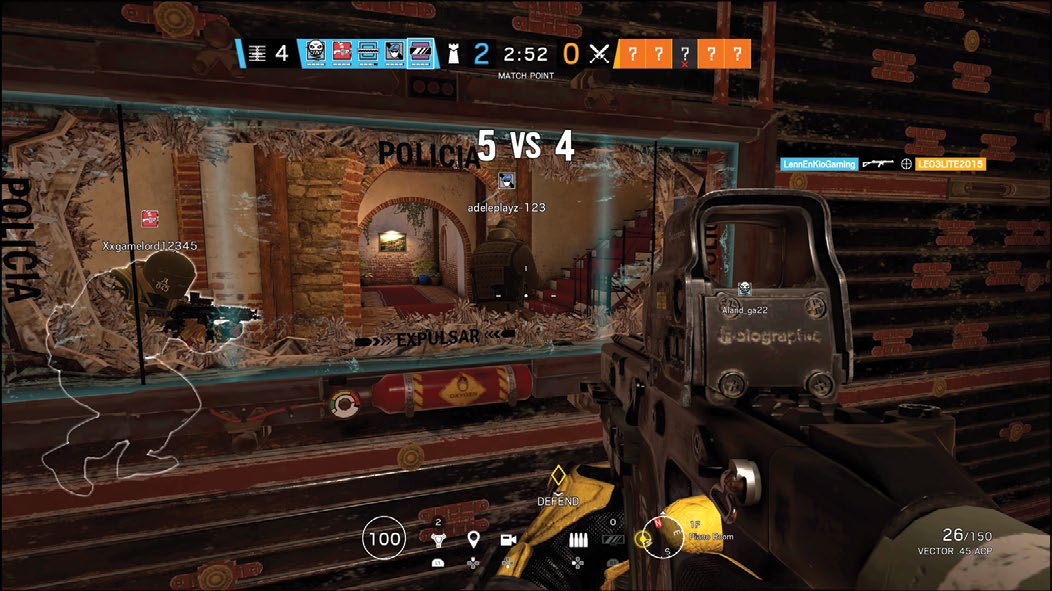Open the observation camera icon

click(x=507, y=540)
